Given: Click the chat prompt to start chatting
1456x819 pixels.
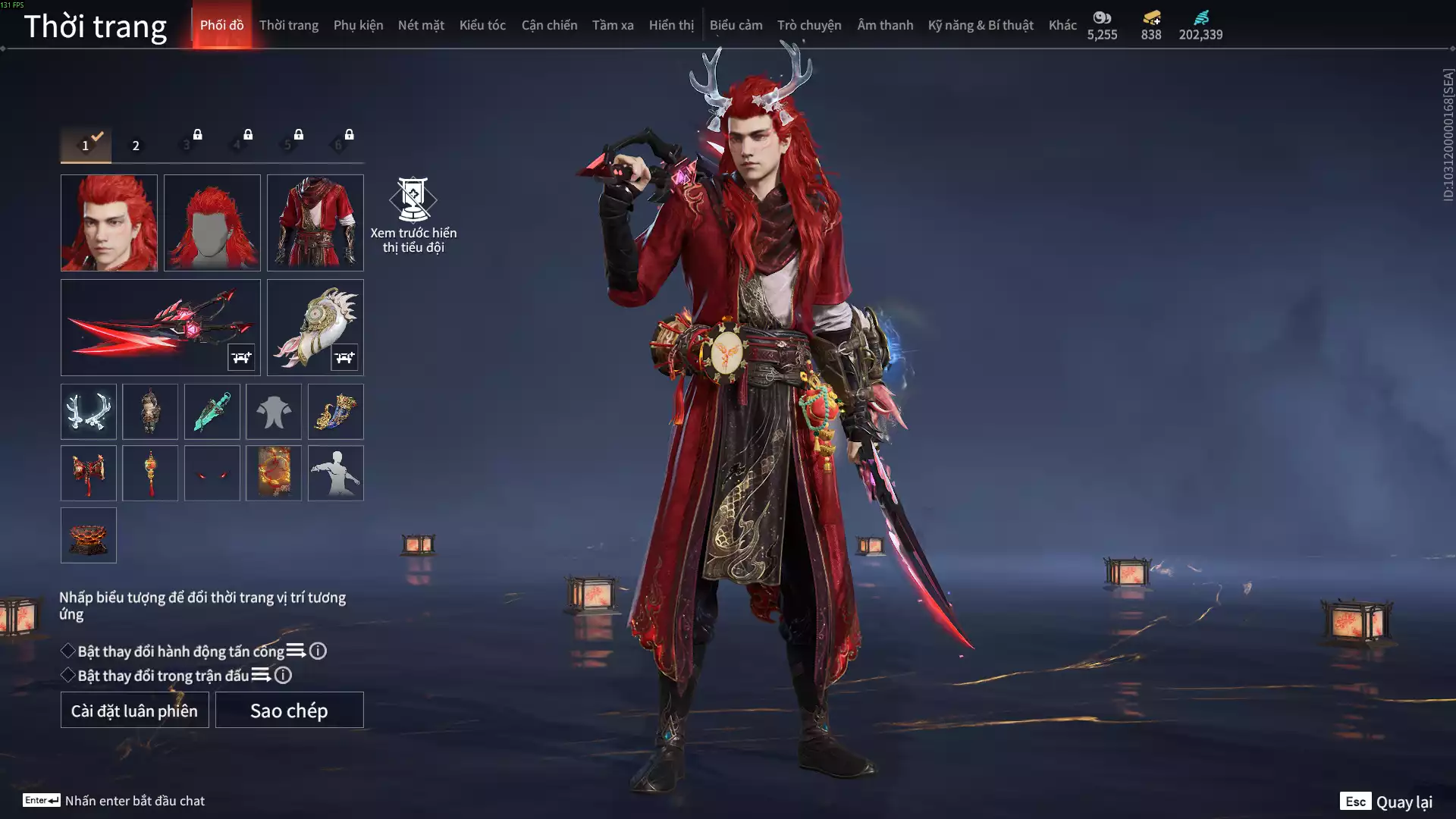Looking at the screenshot, I should click(134, 801).
